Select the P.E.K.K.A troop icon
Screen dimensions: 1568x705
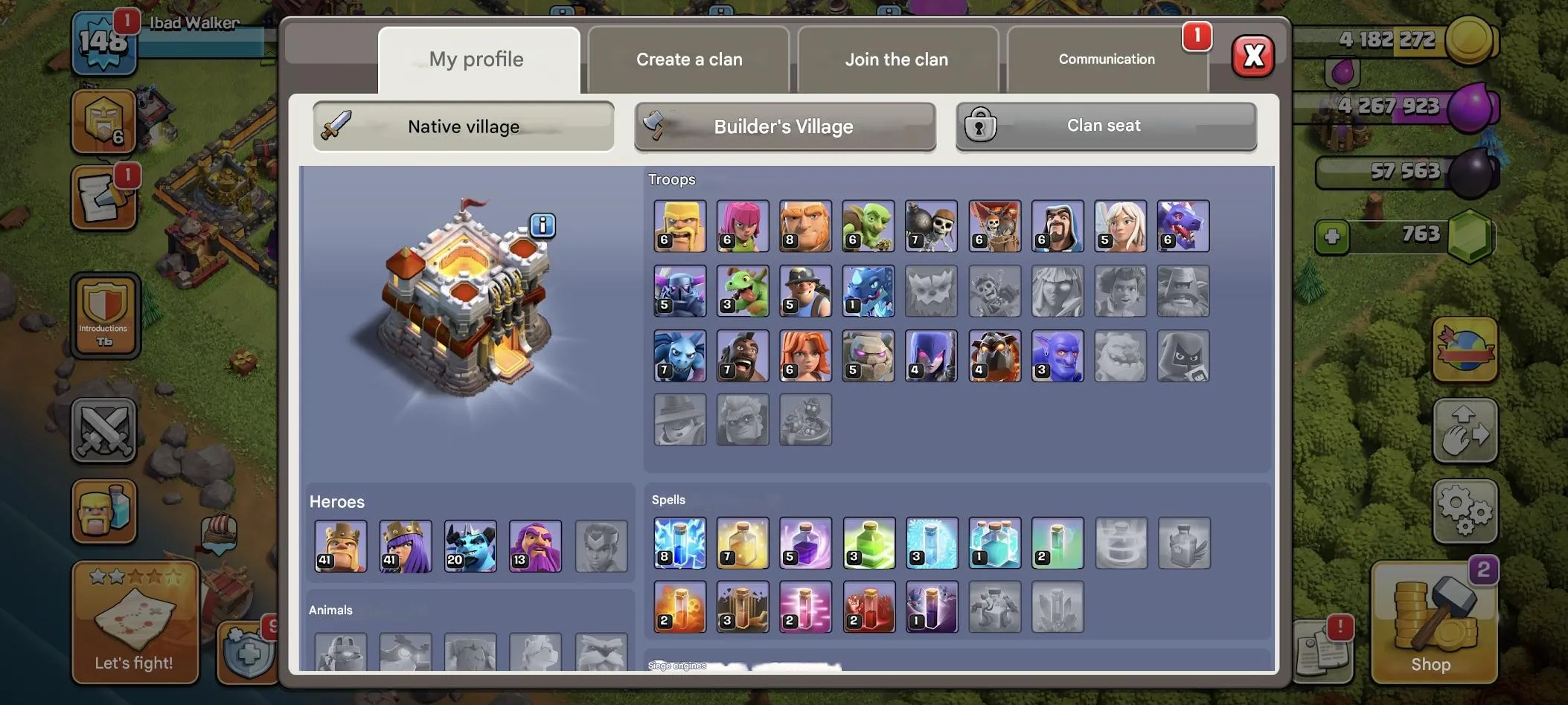tap(679, 291)
